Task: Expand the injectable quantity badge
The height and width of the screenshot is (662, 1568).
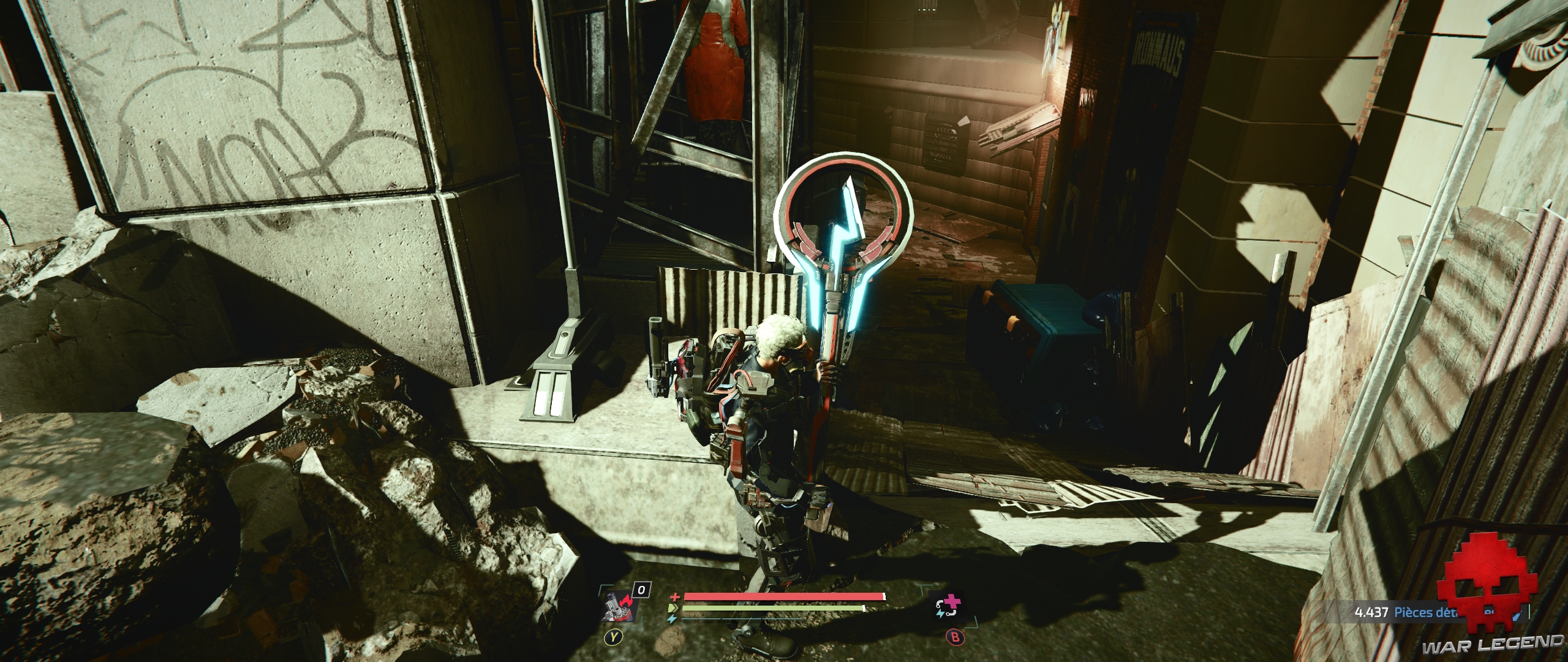Action: [641, 589]
